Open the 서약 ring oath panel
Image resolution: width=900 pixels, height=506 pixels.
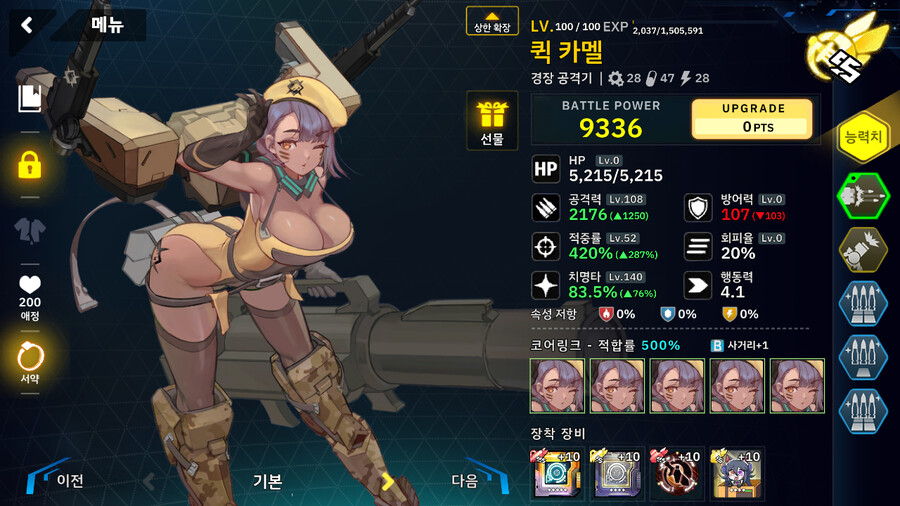(30, 360)
